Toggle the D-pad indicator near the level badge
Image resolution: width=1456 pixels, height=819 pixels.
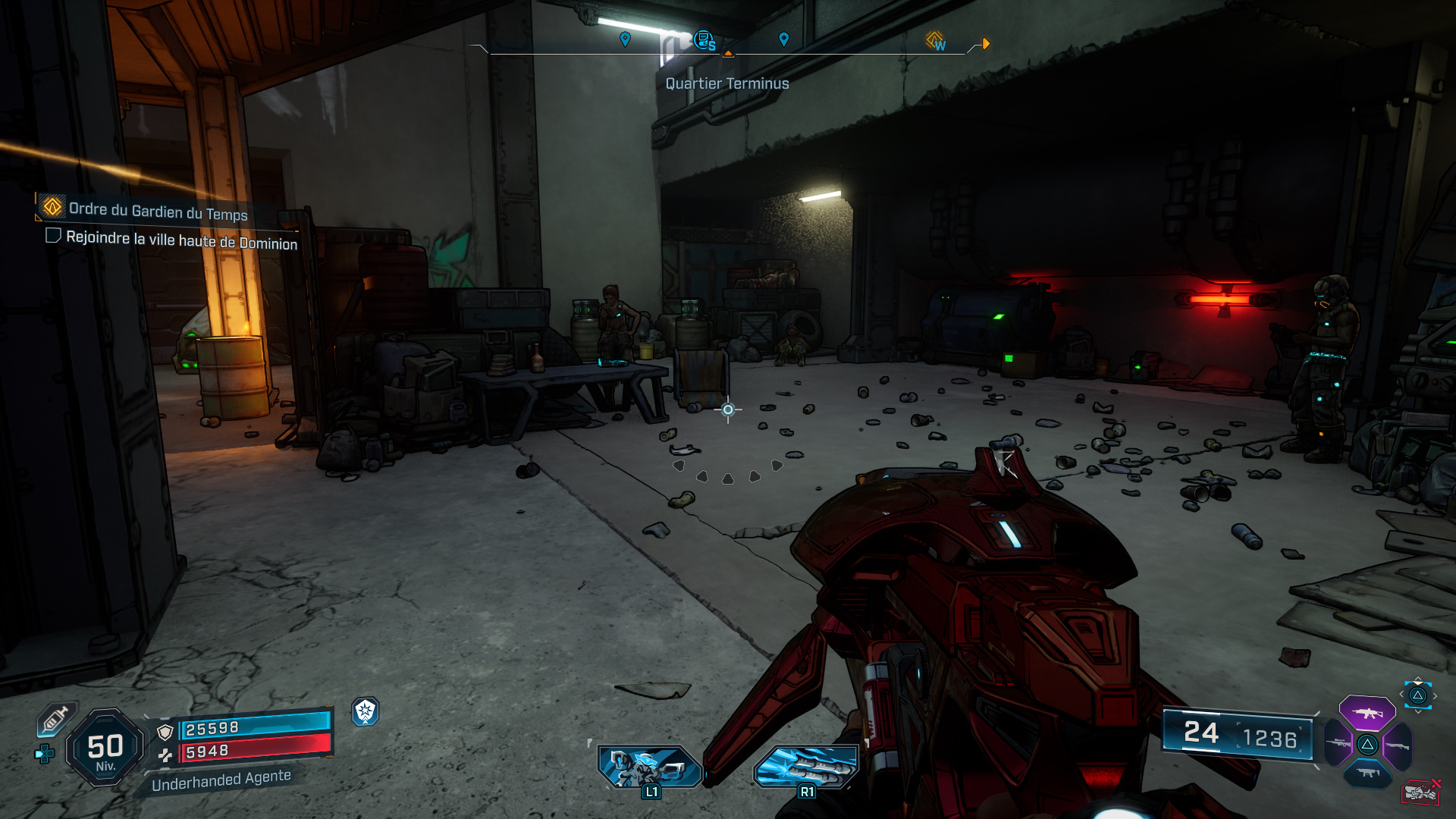click(x=43, y=752)
